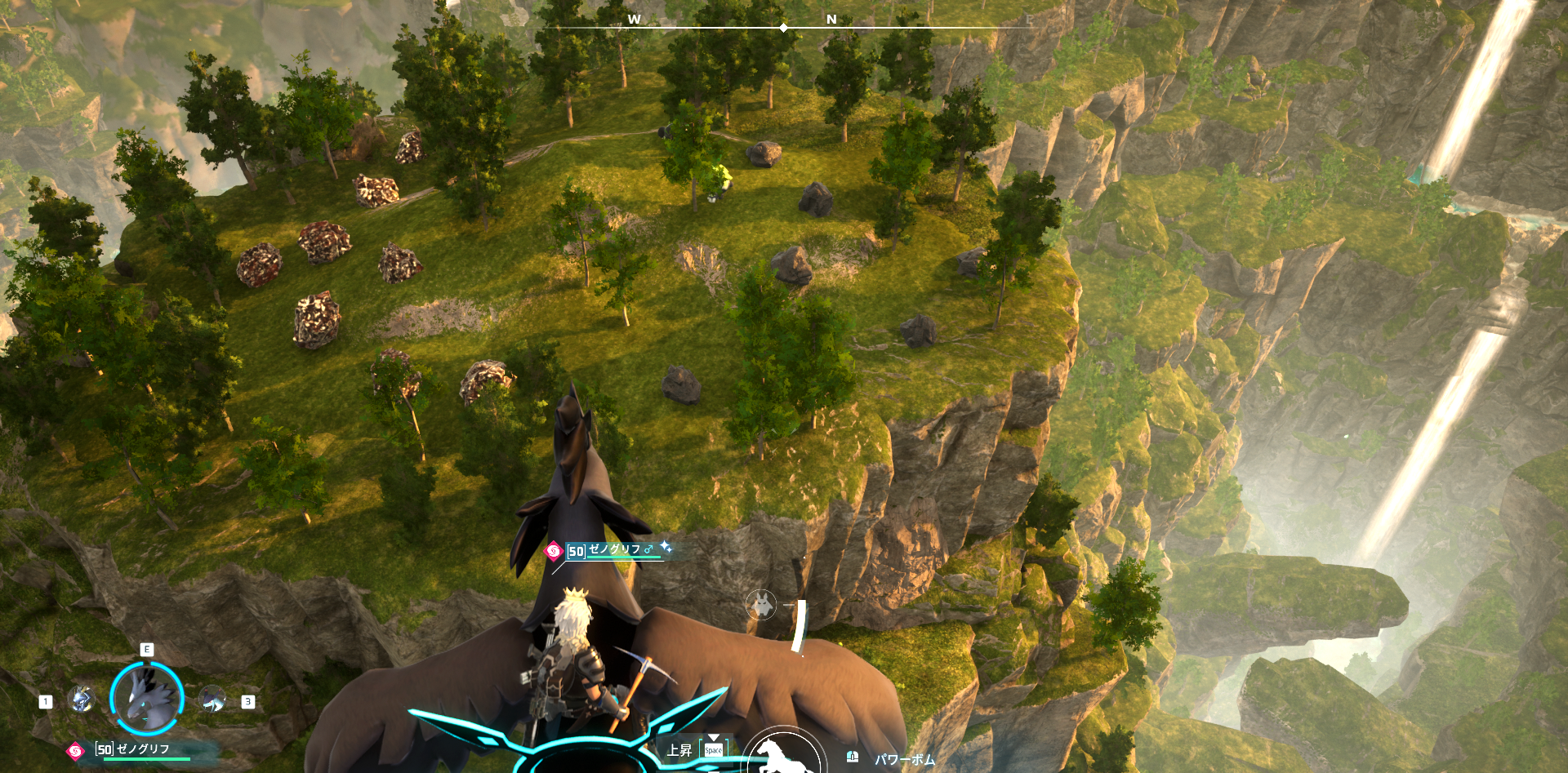1568x773 pixels.
Task: Switch to the dark blue horned pal
Action: click(x=212, y=700)
